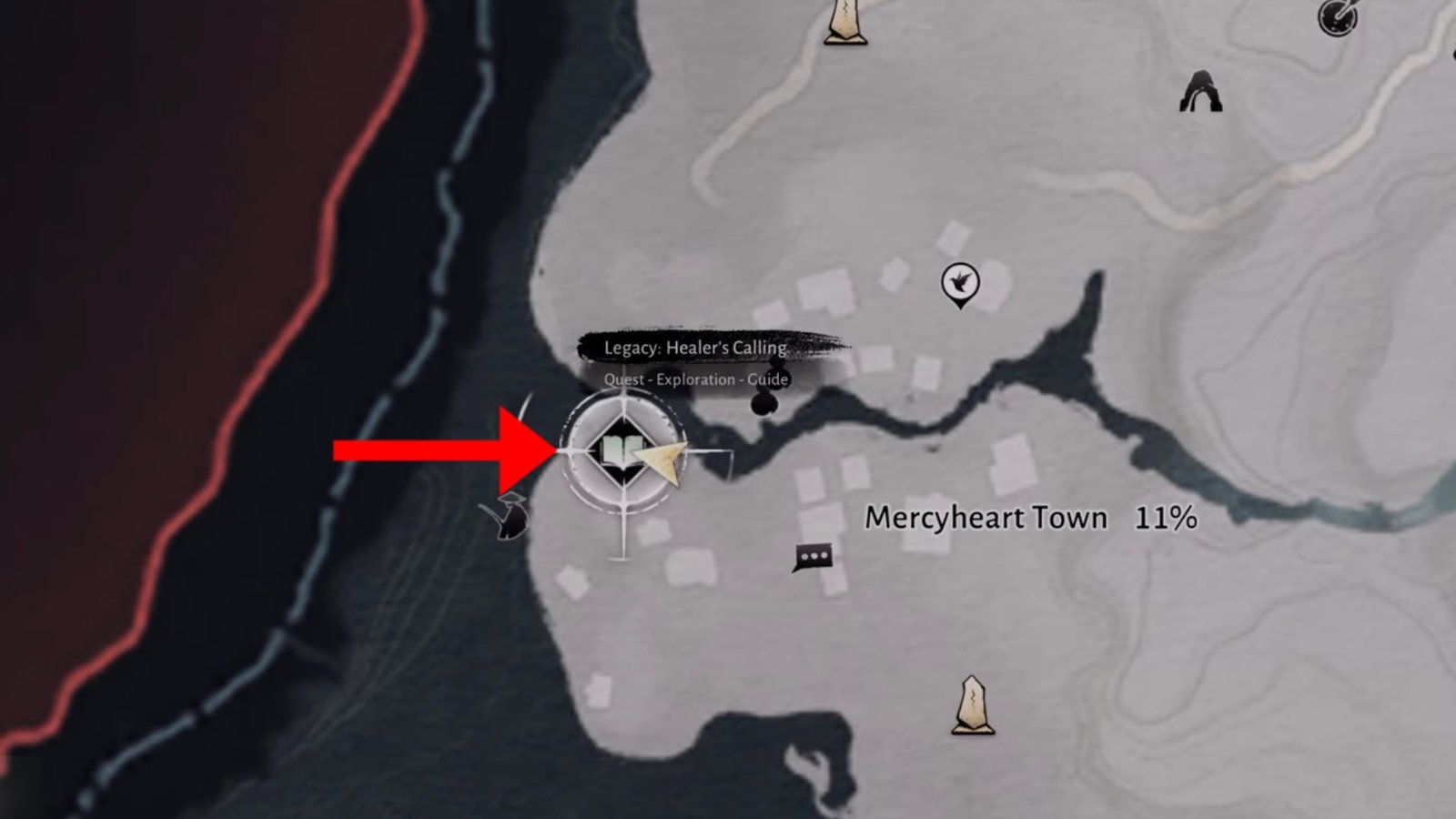Click the hummingbird fast travel icon
The width and height of the screenshot is (1456, 819).
(x=961, y=282)
